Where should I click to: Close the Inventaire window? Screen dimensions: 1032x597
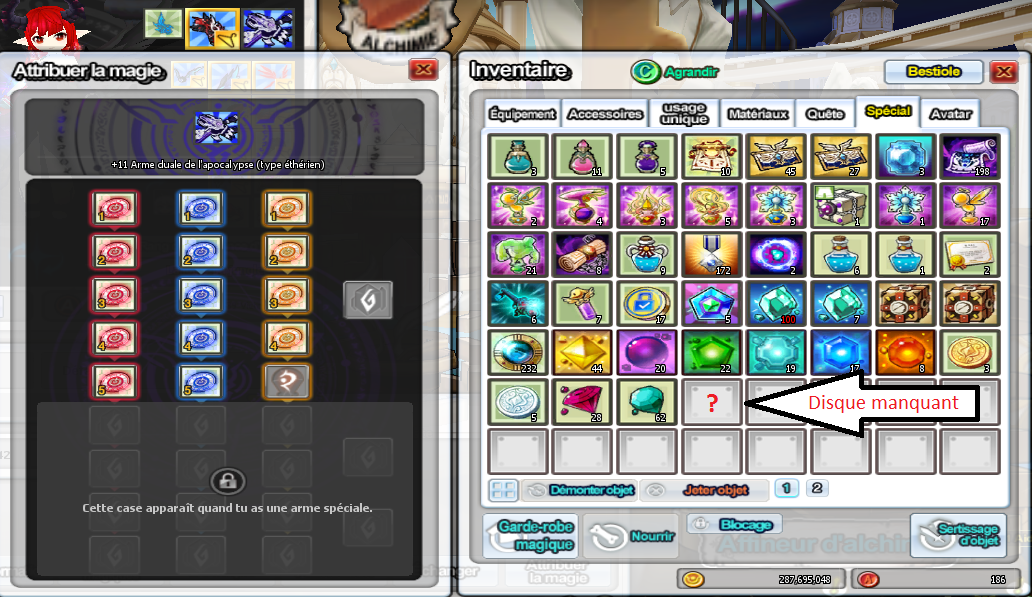(x=1003, y=72)
